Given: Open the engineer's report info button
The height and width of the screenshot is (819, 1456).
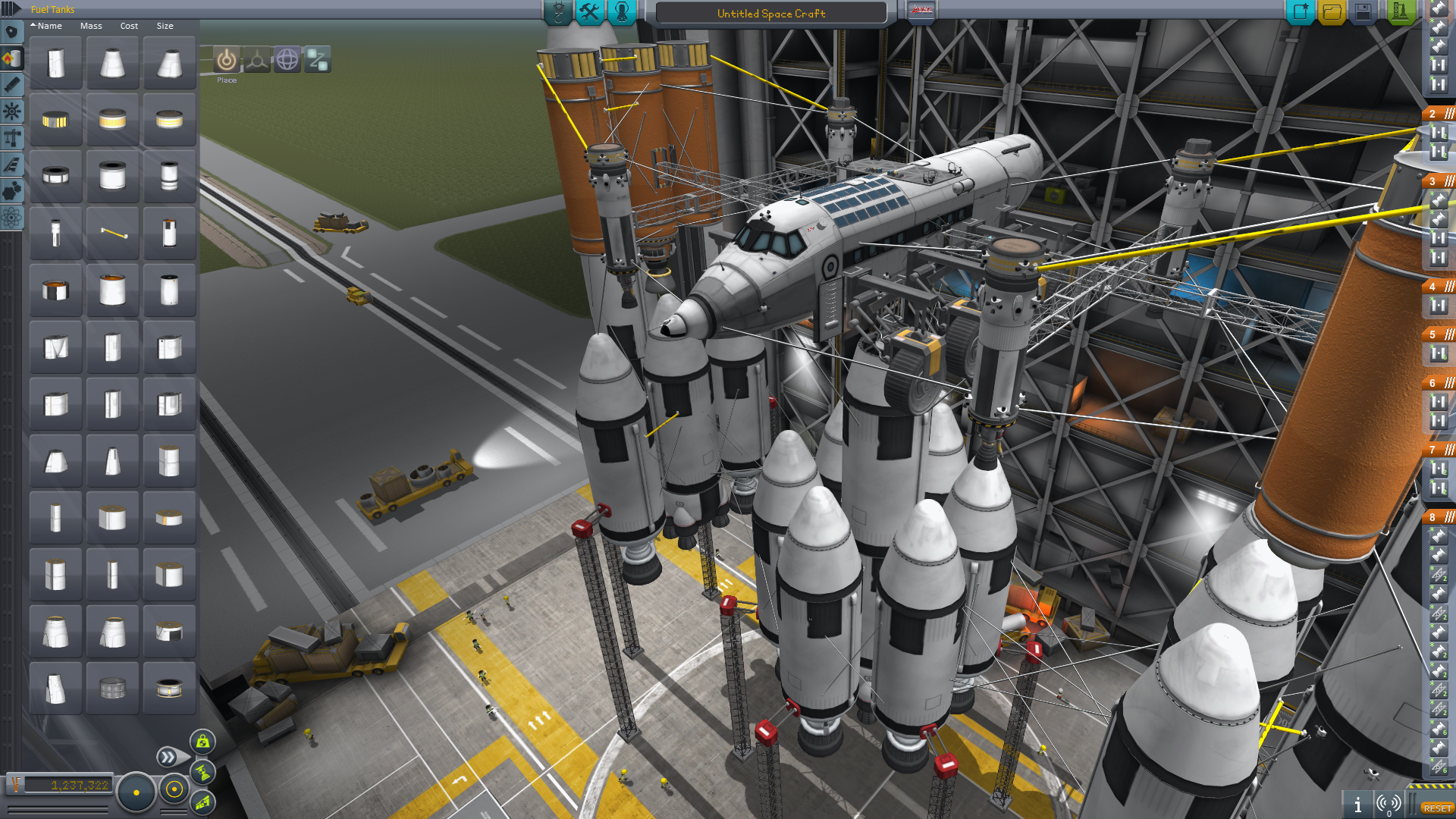Looking at the screenshot, I should pyautogui.click(x=1357, y=805).
